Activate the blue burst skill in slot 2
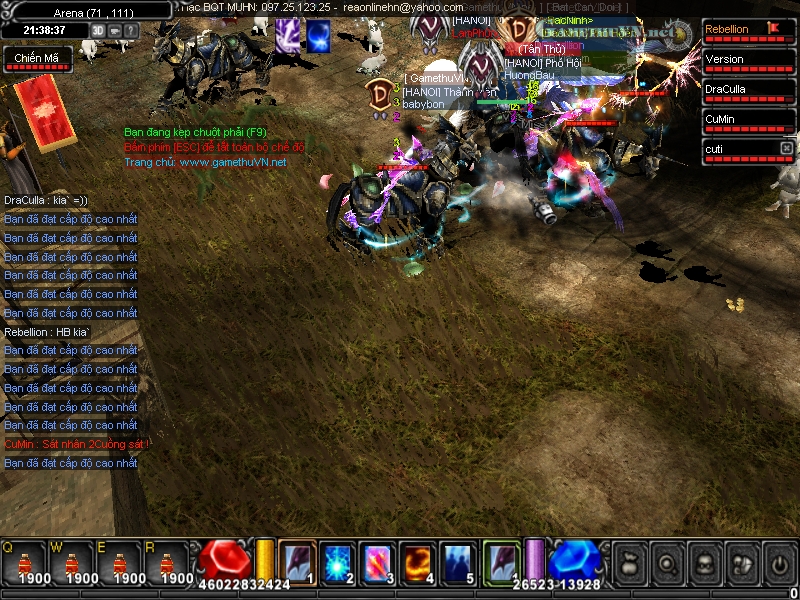Image resolution: width=800 pixels, height=600 pixels. tap(337, 563)
